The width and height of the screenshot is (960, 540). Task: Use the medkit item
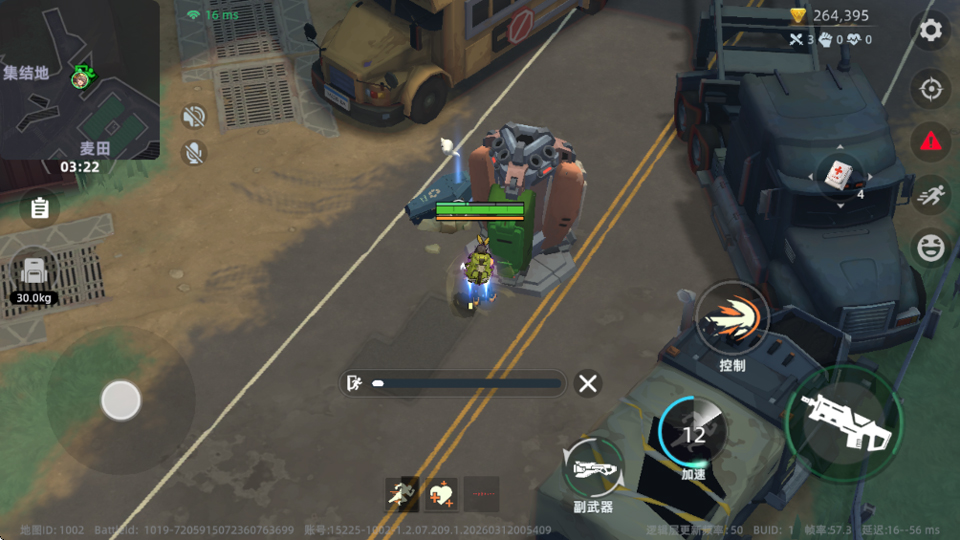pyautogui.click(x=840, y=177)
